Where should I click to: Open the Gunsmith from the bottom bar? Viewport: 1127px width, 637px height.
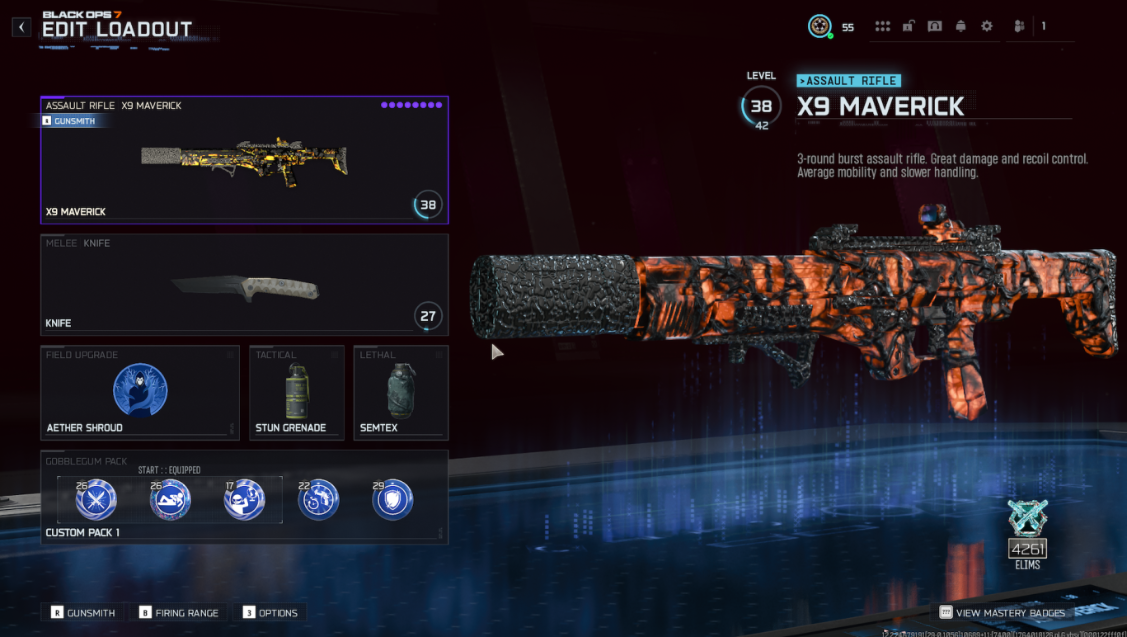point(83,613)
